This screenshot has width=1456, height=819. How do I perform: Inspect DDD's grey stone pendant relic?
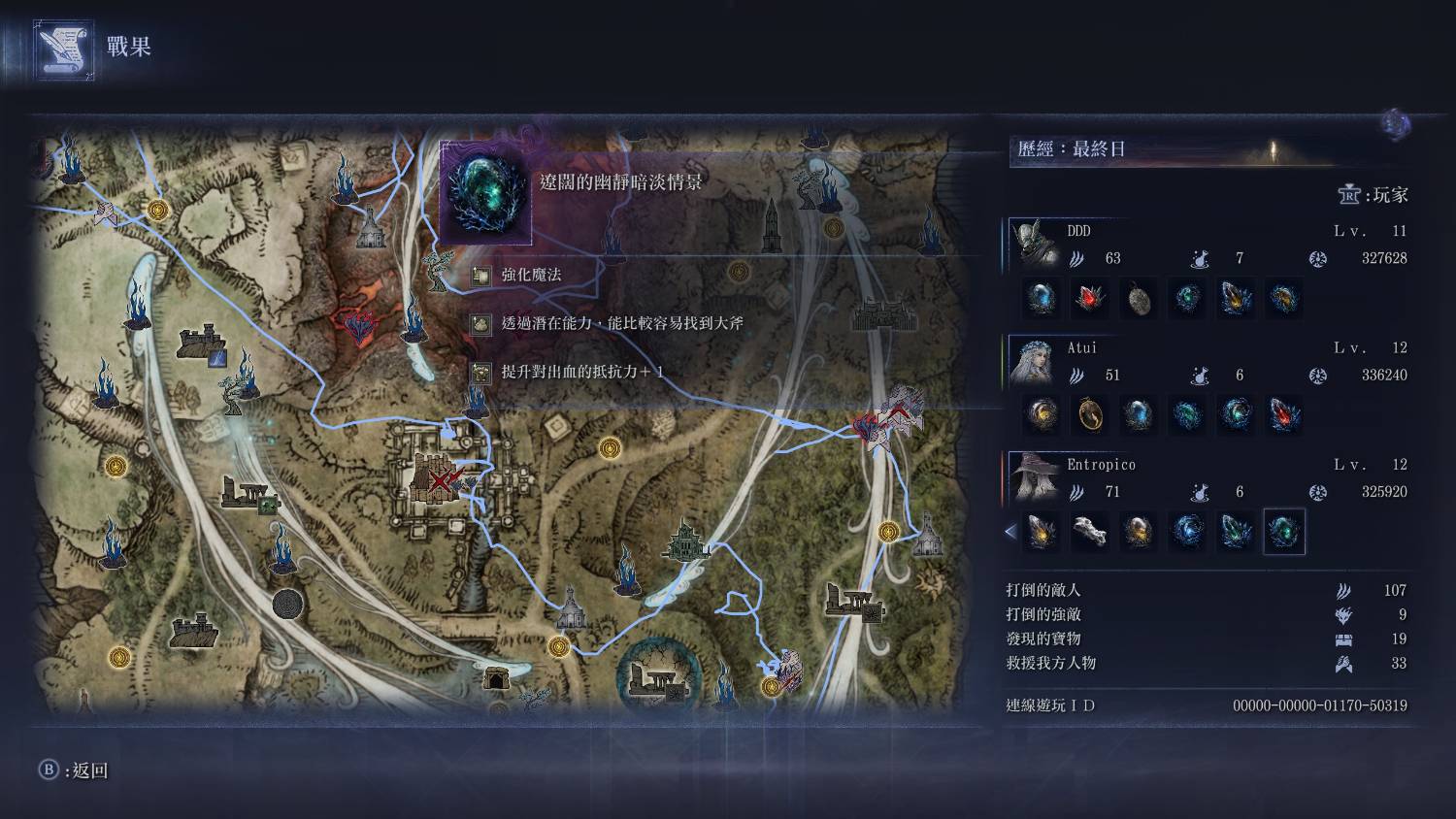click(1139, 298)
